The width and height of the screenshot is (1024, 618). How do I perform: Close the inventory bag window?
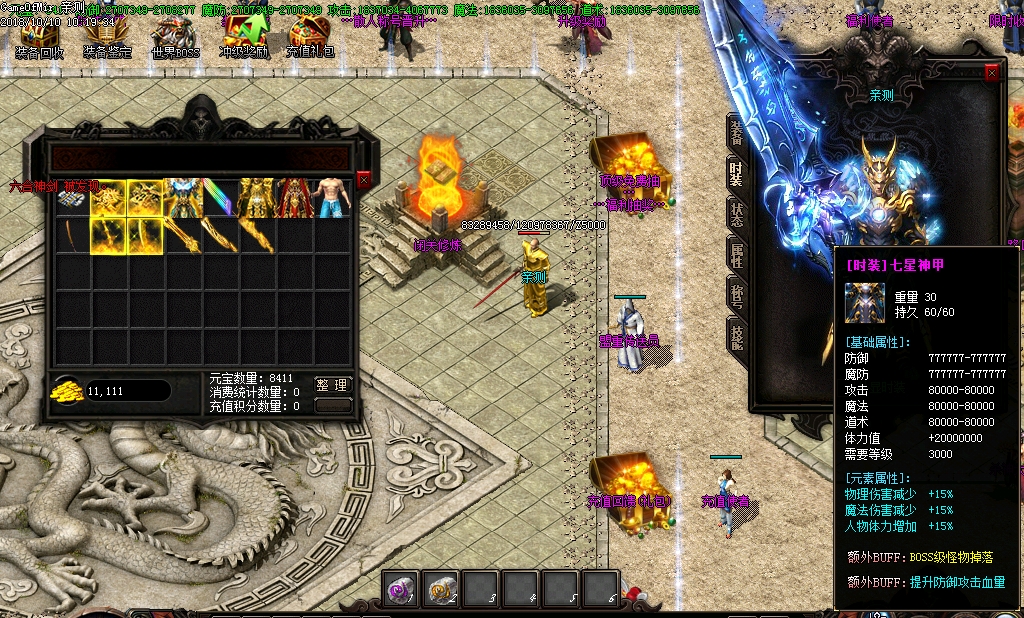(364, 179)
